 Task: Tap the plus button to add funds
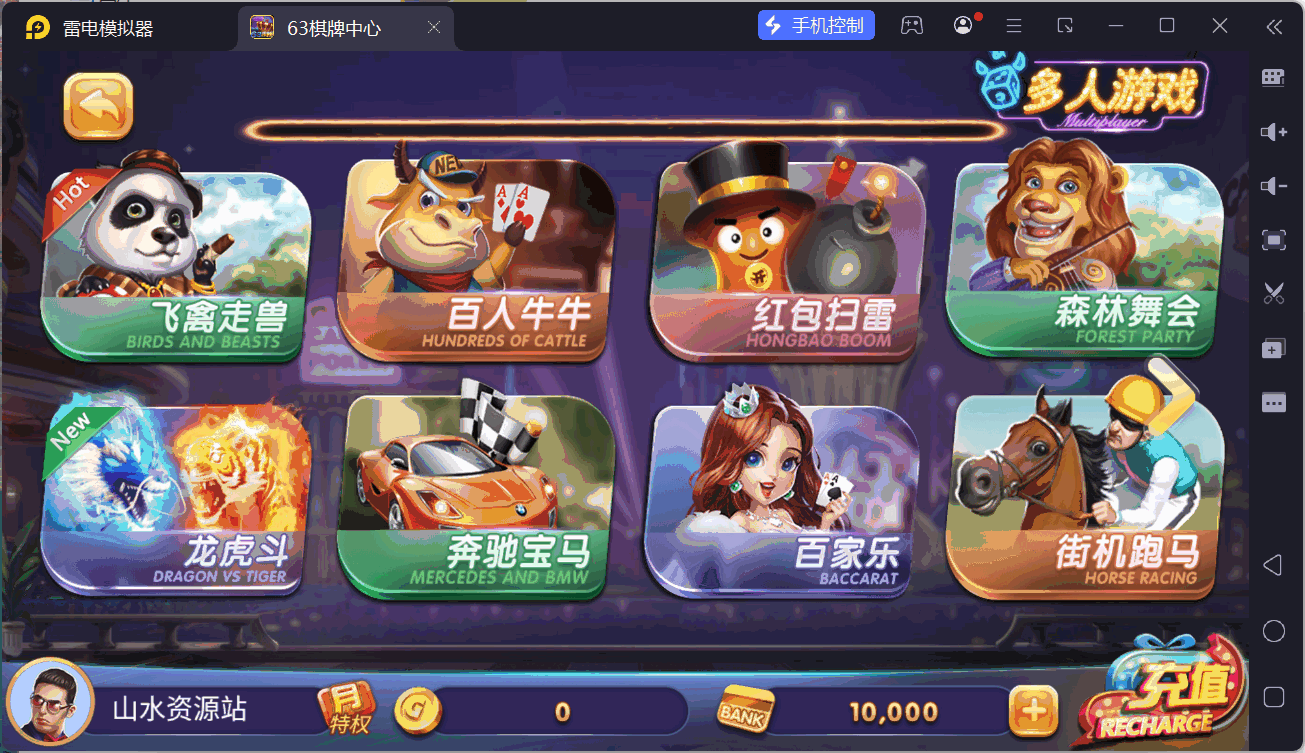coord(1035,710)
